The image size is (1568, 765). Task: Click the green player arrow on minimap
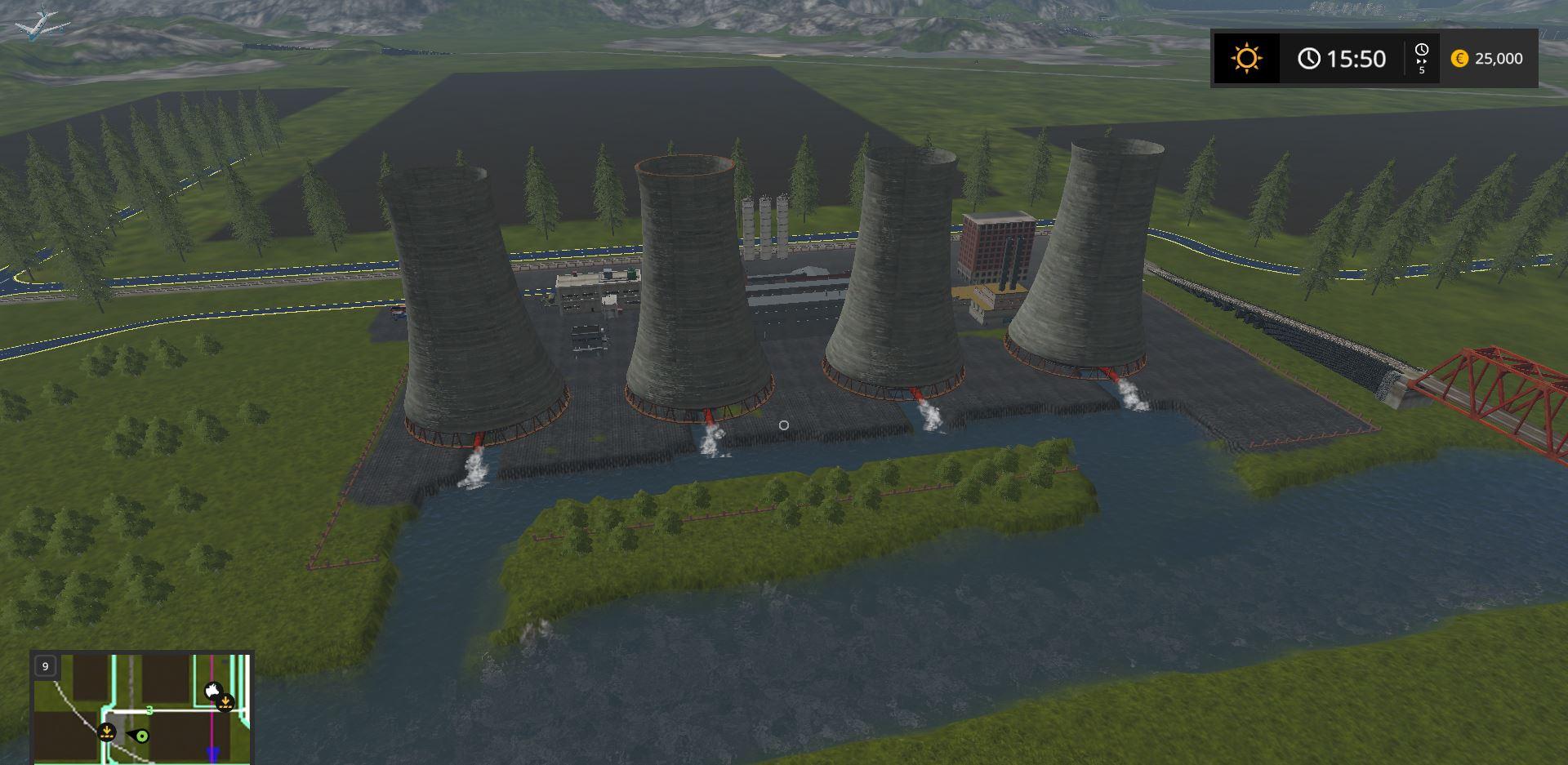click(x=141, y=736)
